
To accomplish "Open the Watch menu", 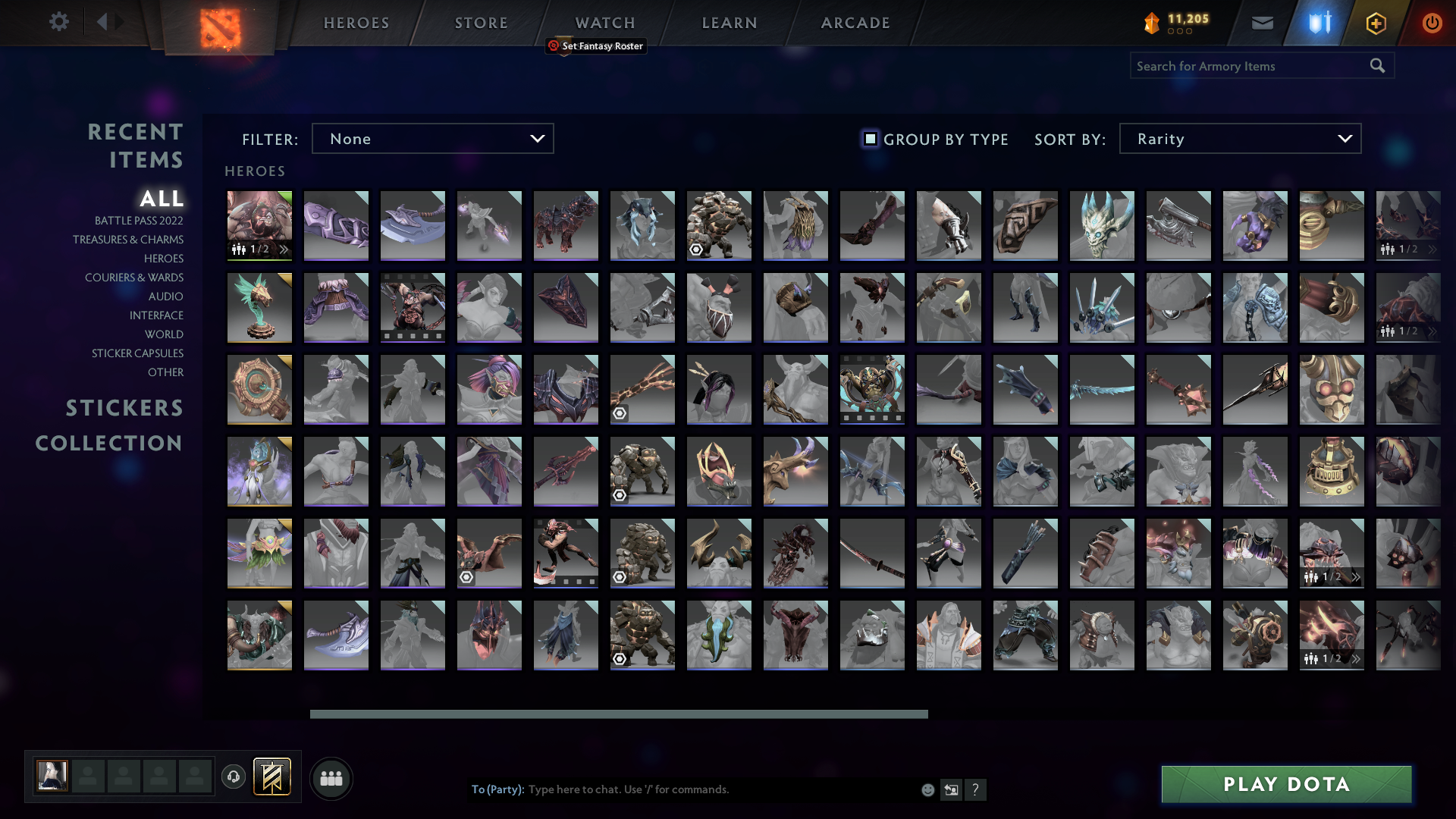I will pyautogui.click(x=604, y=23).
